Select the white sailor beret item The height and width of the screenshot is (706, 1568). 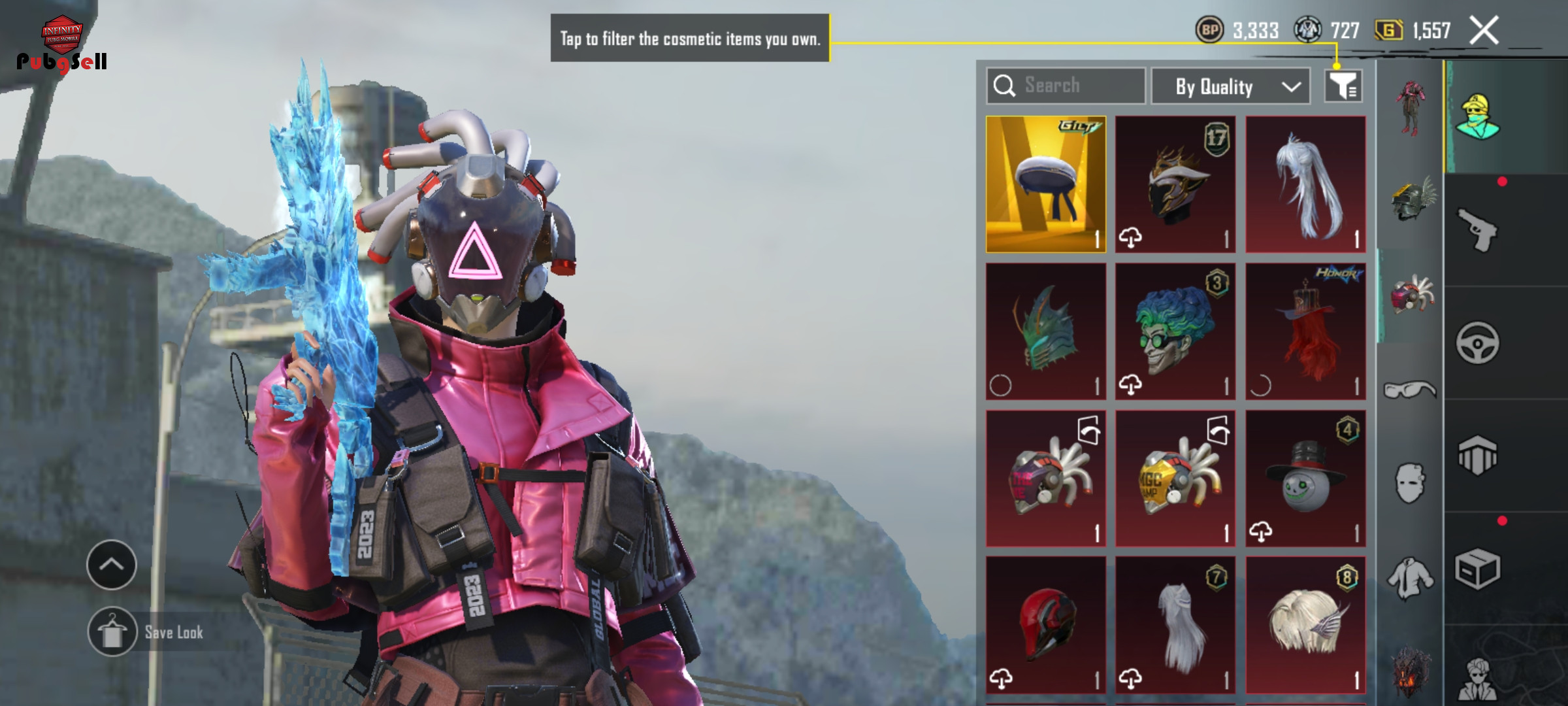1045,184
